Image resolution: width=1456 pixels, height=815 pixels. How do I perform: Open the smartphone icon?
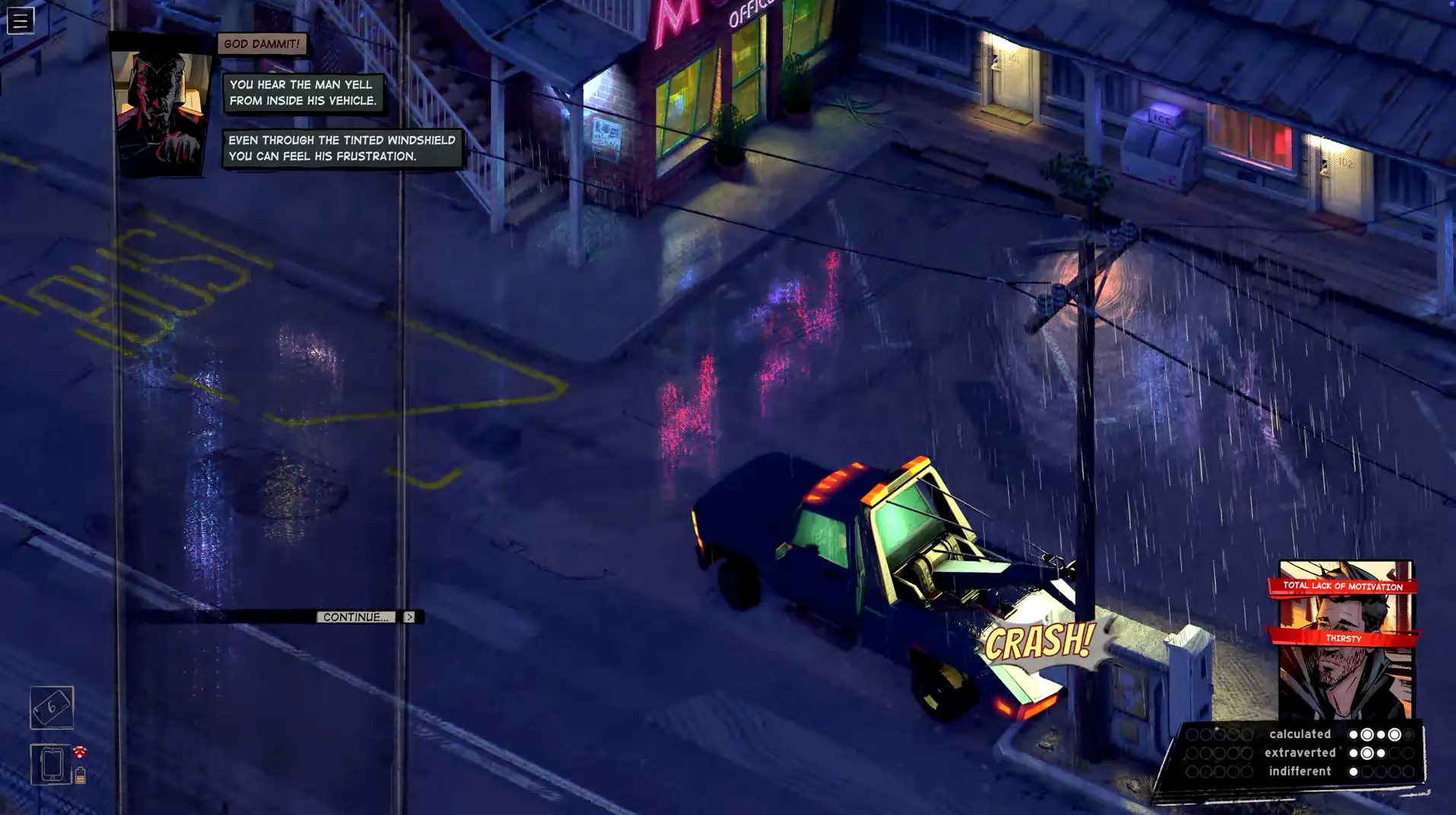tap(52, 764)
